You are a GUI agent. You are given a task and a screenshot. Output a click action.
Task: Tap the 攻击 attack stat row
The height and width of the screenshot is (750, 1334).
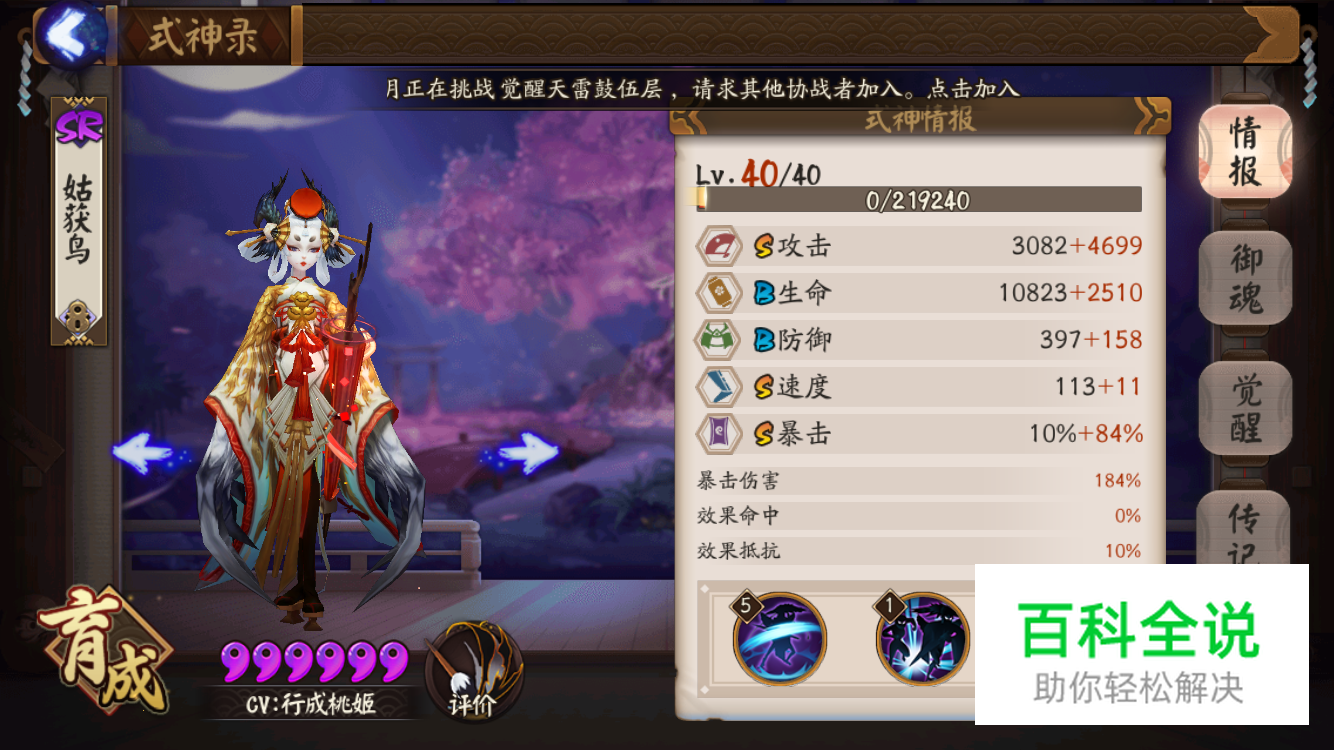[x=919, y=246]
